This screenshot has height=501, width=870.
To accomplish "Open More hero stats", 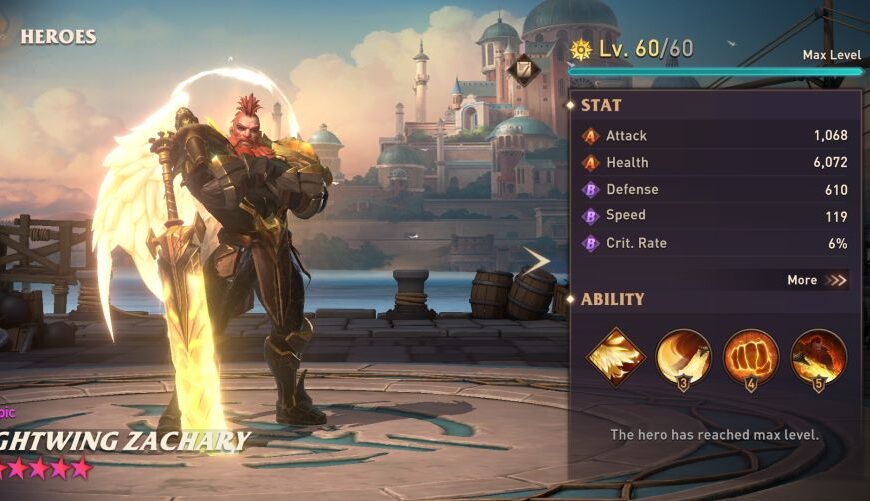I will pos(816,280).
